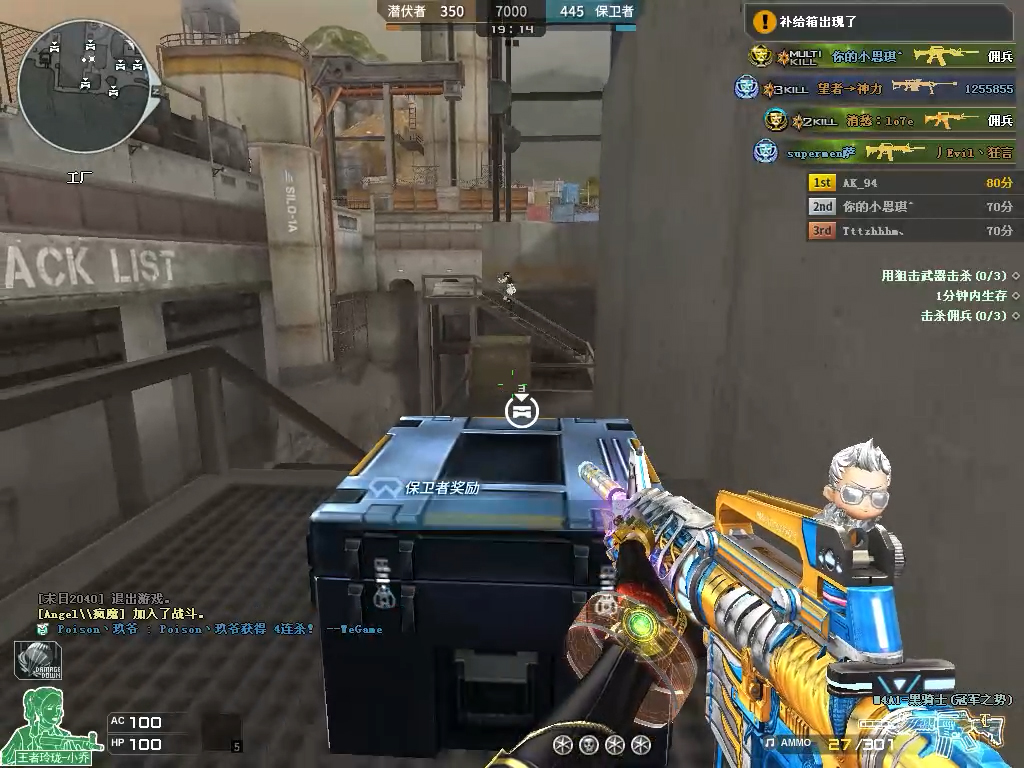Image resolution: width=1024 pixels, height=768 pixels.
Task: Click the Poison 4-kill streak chat message
Action: pyautogui.click(x=210, y=630)
